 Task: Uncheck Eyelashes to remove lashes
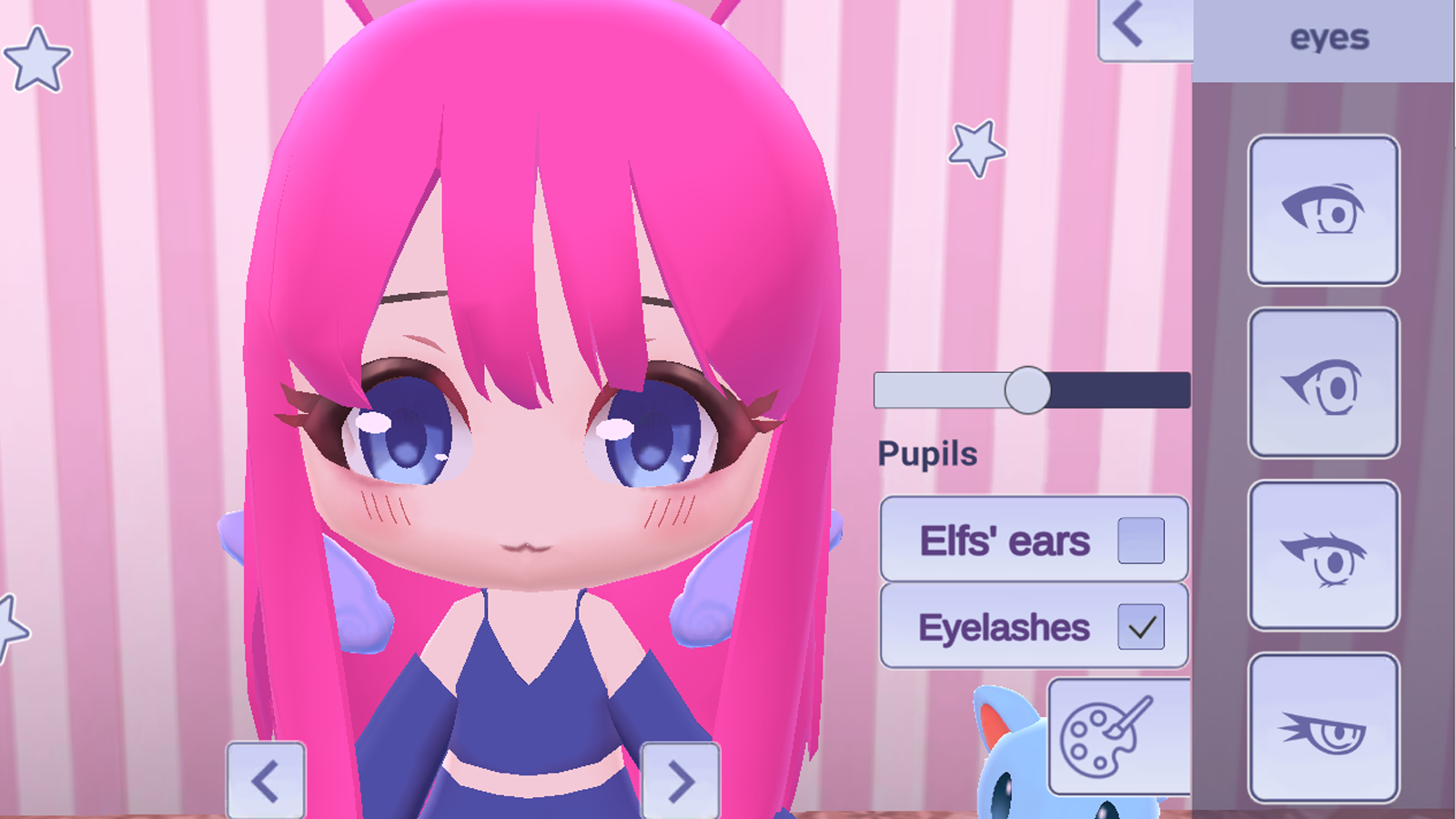pyautogui.click(x=1143, y=626)
